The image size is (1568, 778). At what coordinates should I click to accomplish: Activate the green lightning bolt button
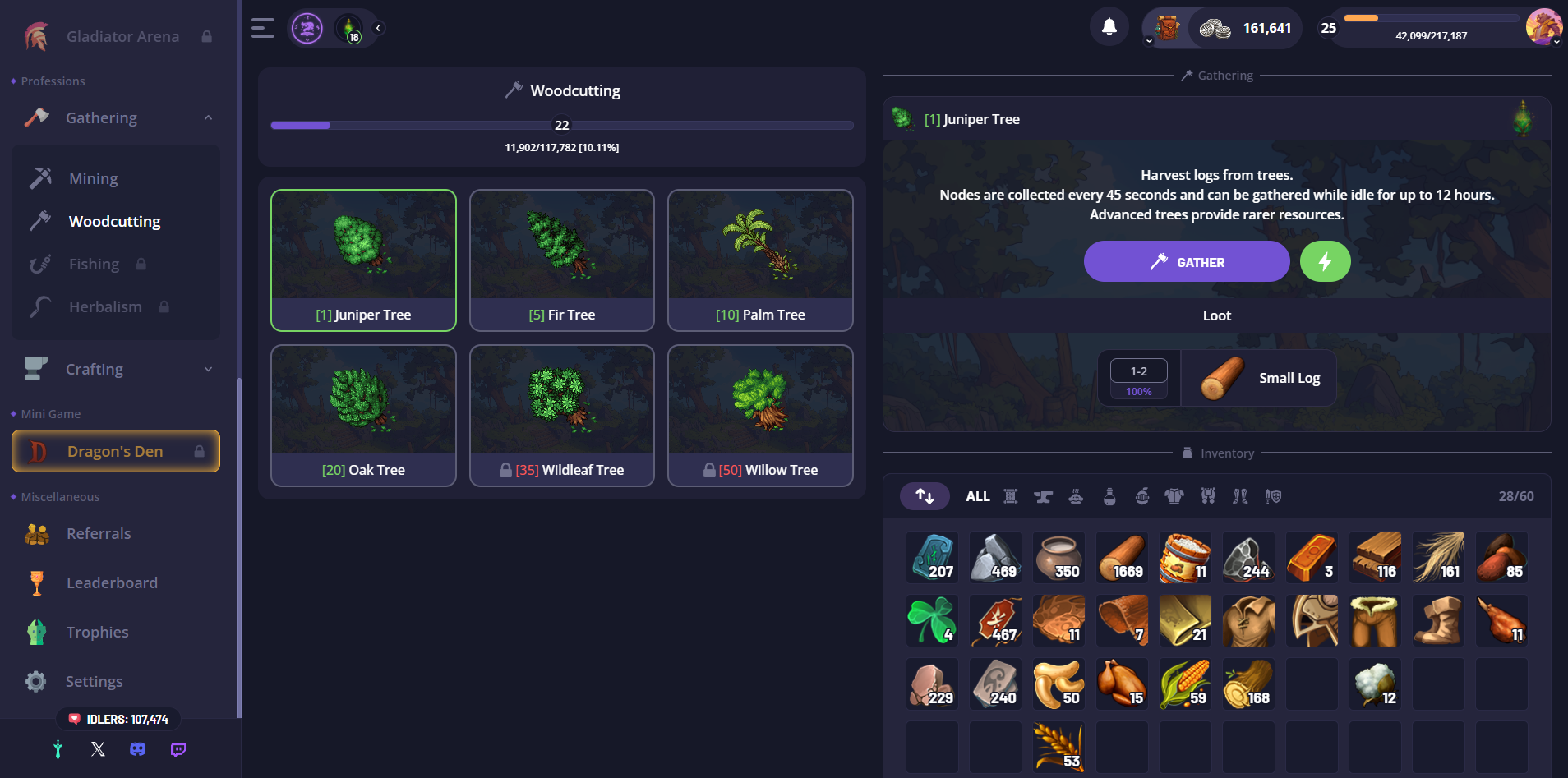pyautogui.click(x=1325, y=262)
